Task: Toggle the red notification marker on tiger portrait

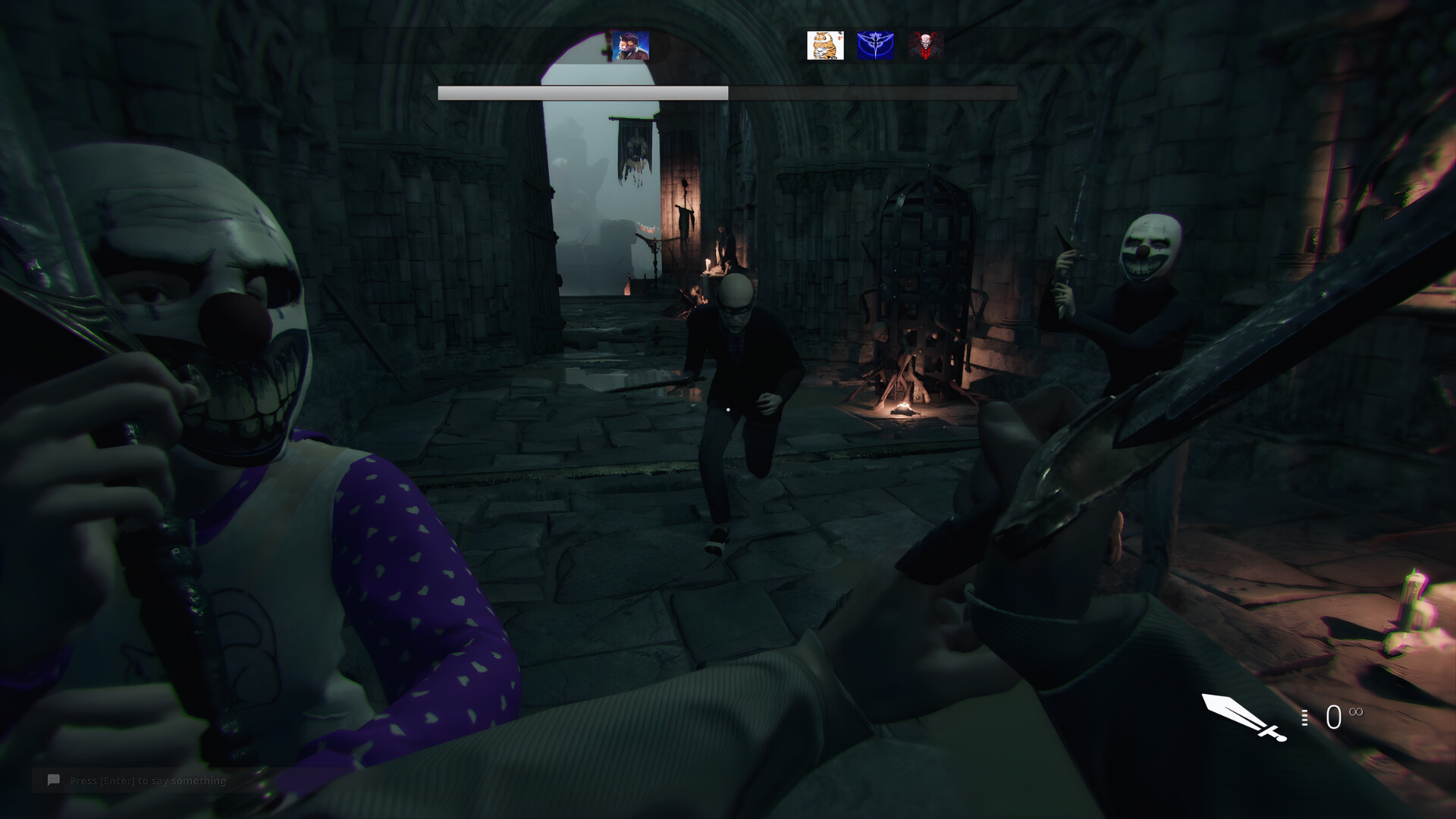Action: (840, 36)
